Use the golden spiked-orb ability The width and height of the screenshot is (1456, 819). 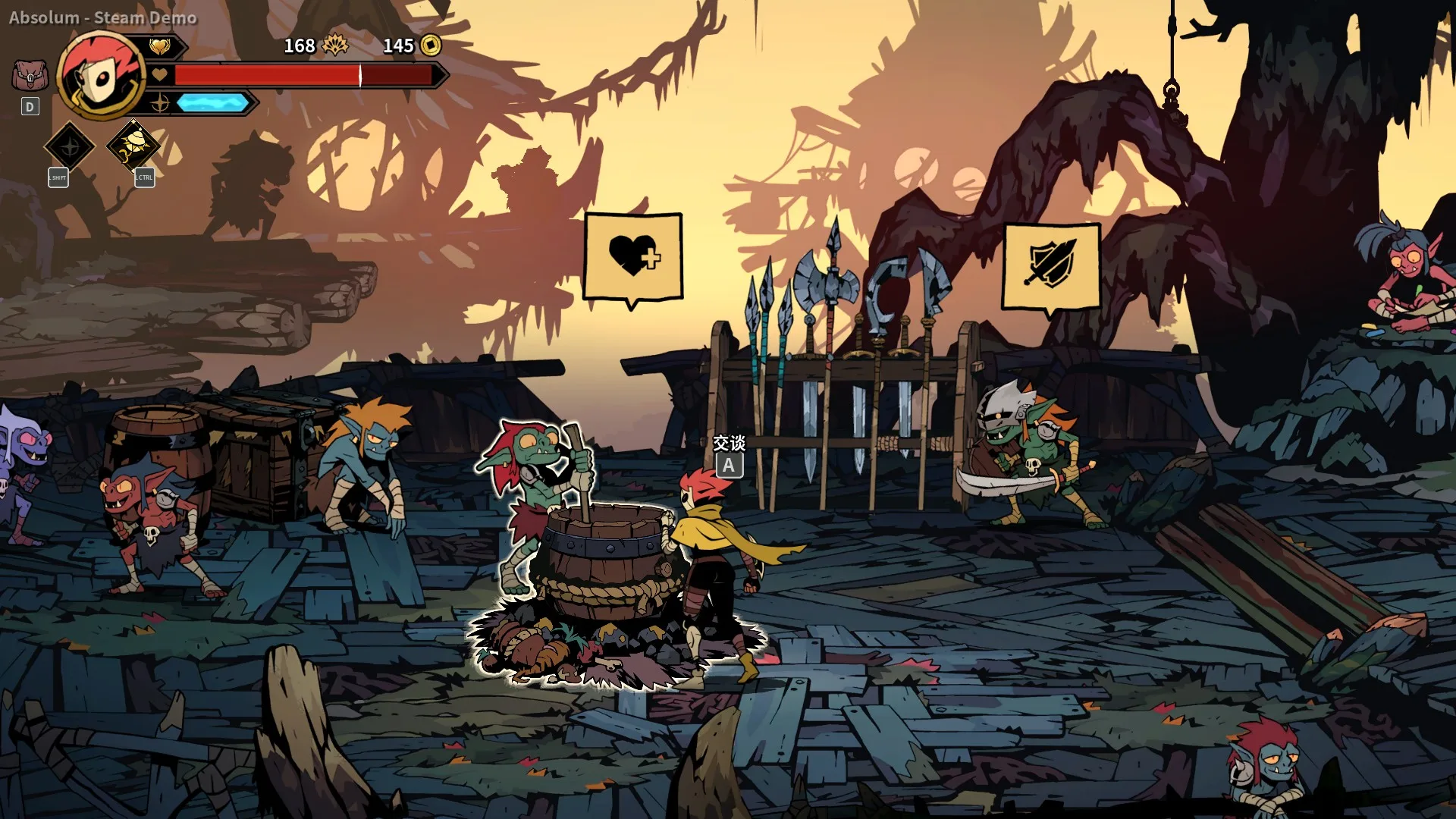[x=133, y=145]
